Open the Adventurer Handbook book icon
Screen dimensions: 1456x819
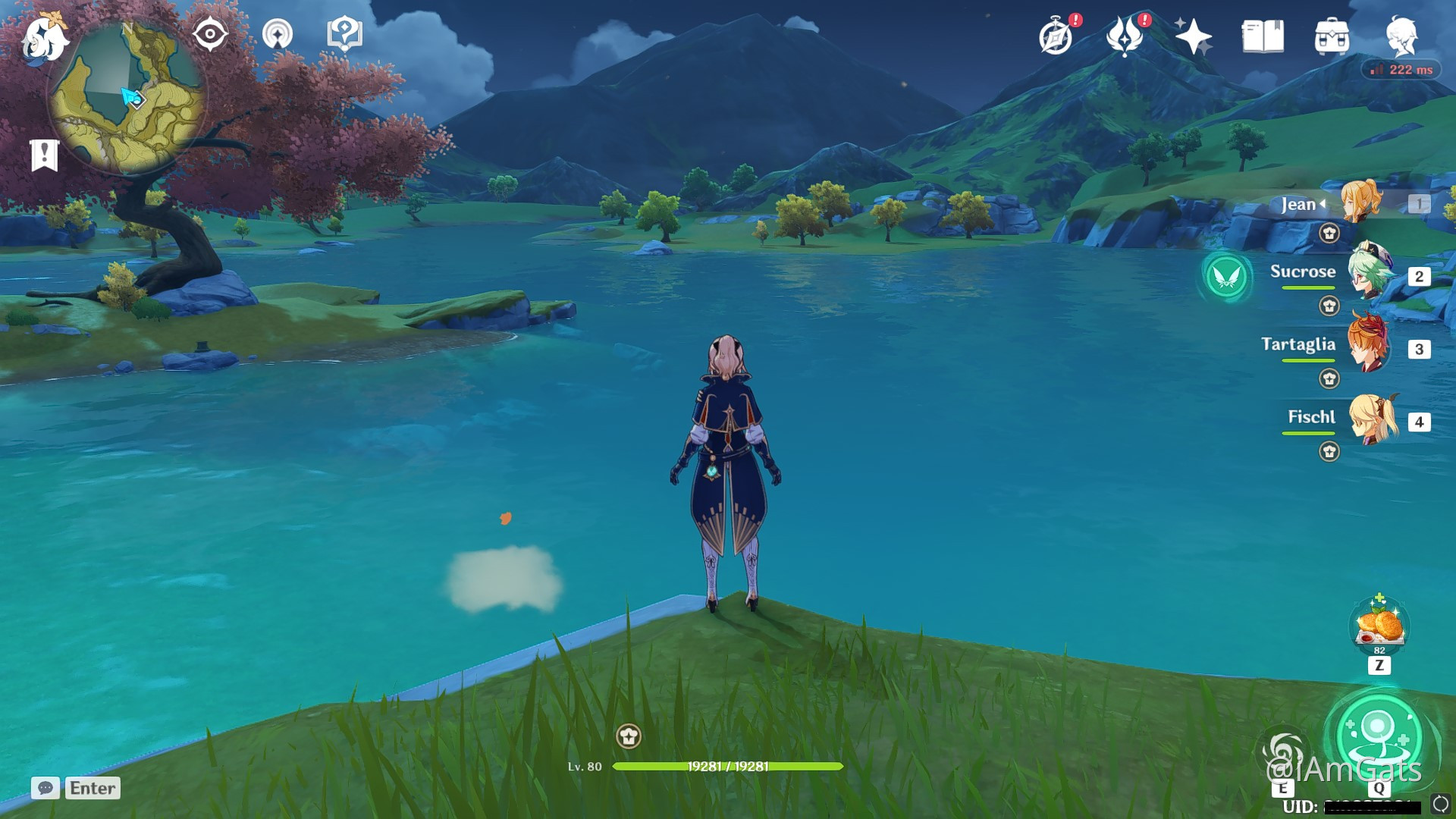1263,36
